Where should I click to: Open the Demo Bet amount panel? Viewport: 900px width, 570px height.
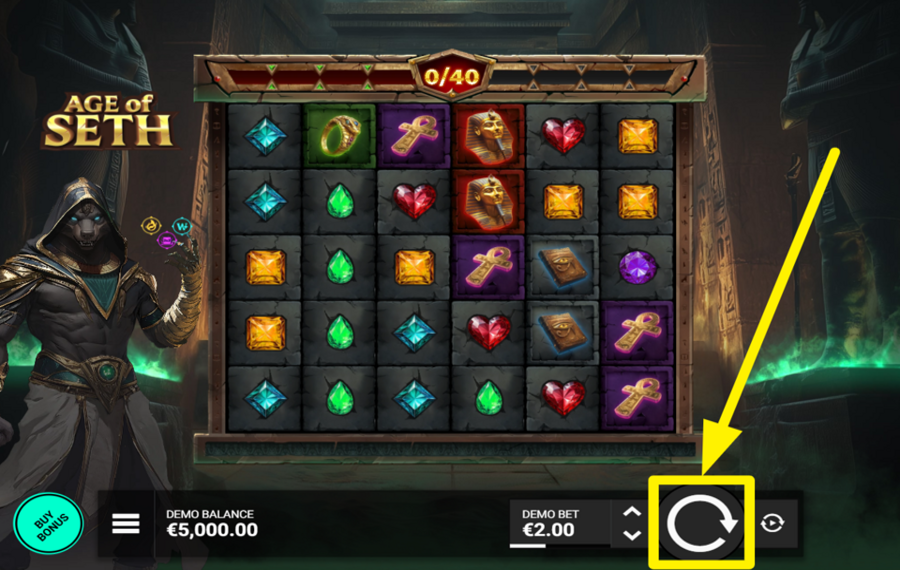[557, 523]
